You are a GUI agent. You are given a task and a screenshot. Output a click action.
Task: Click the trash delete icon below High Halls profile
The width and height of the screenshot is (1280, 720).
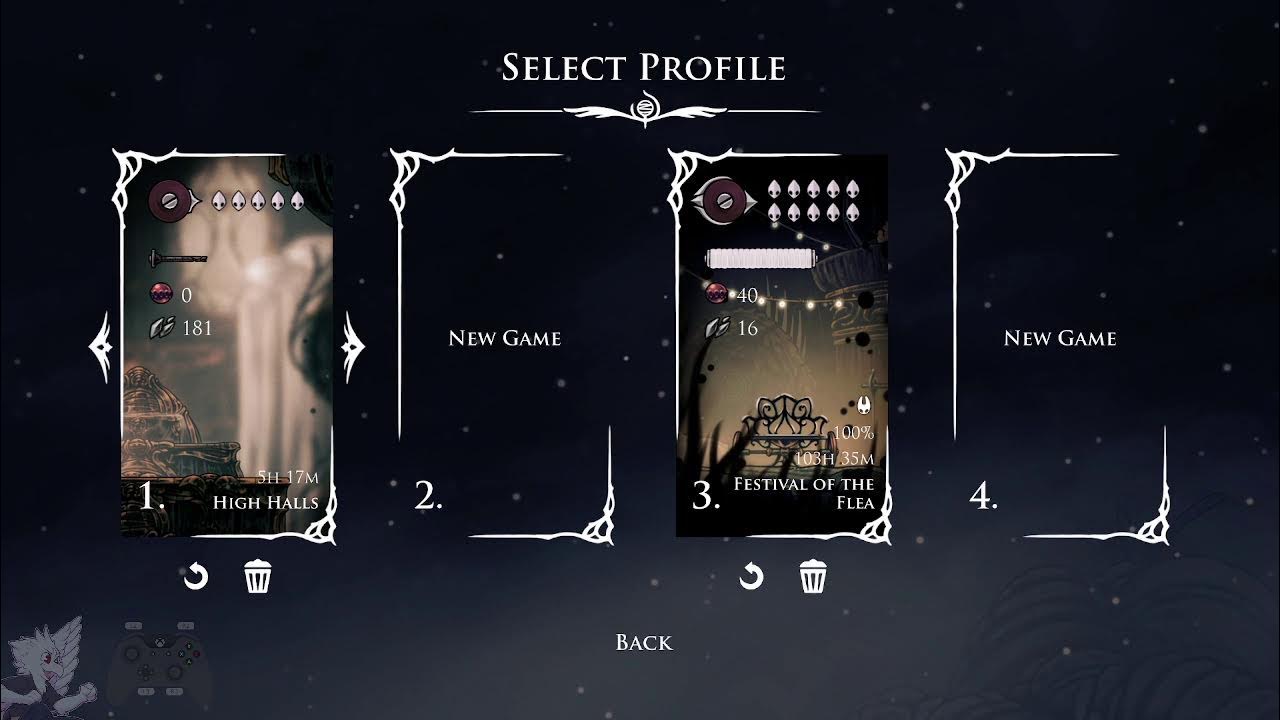[x=258, y=575]
